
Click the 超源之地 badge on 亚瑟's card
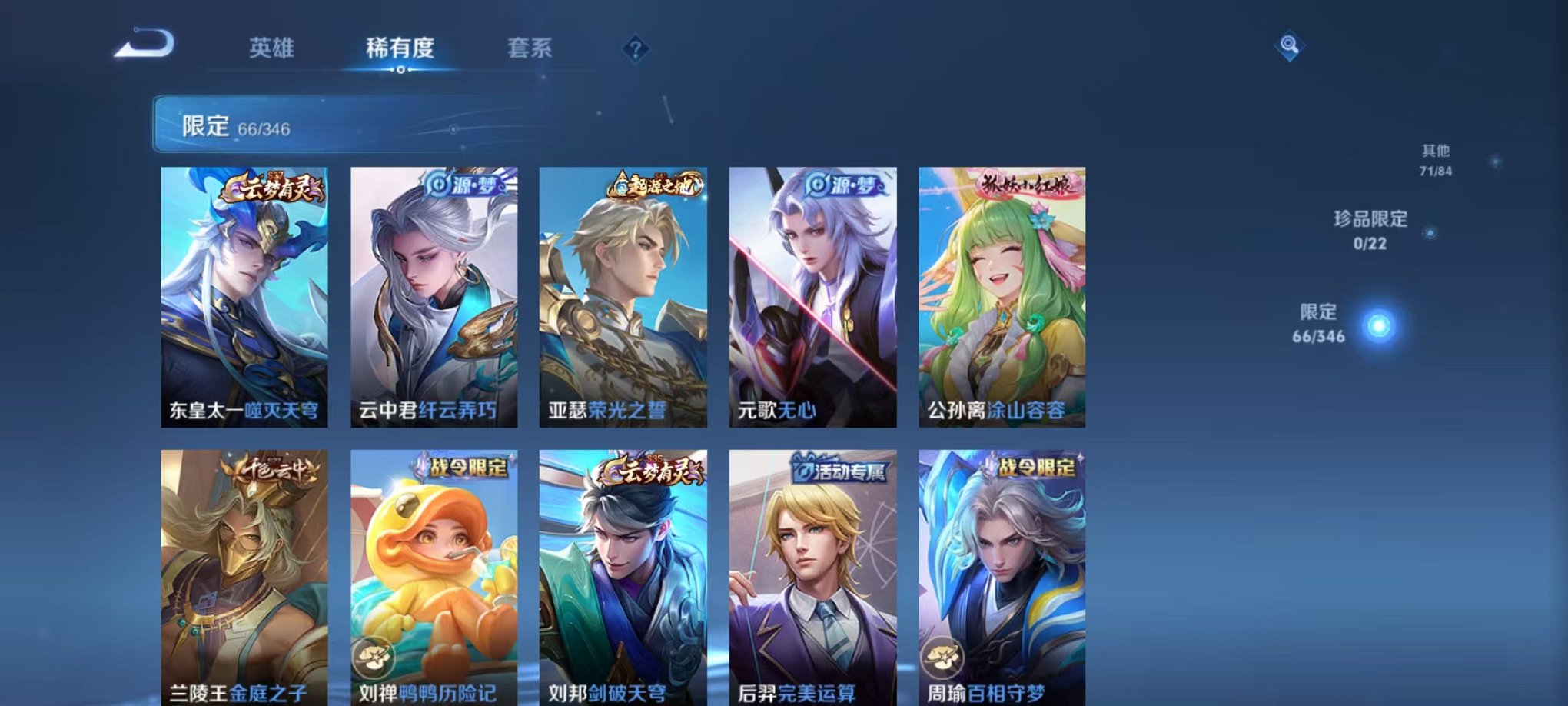click(654, 185)
